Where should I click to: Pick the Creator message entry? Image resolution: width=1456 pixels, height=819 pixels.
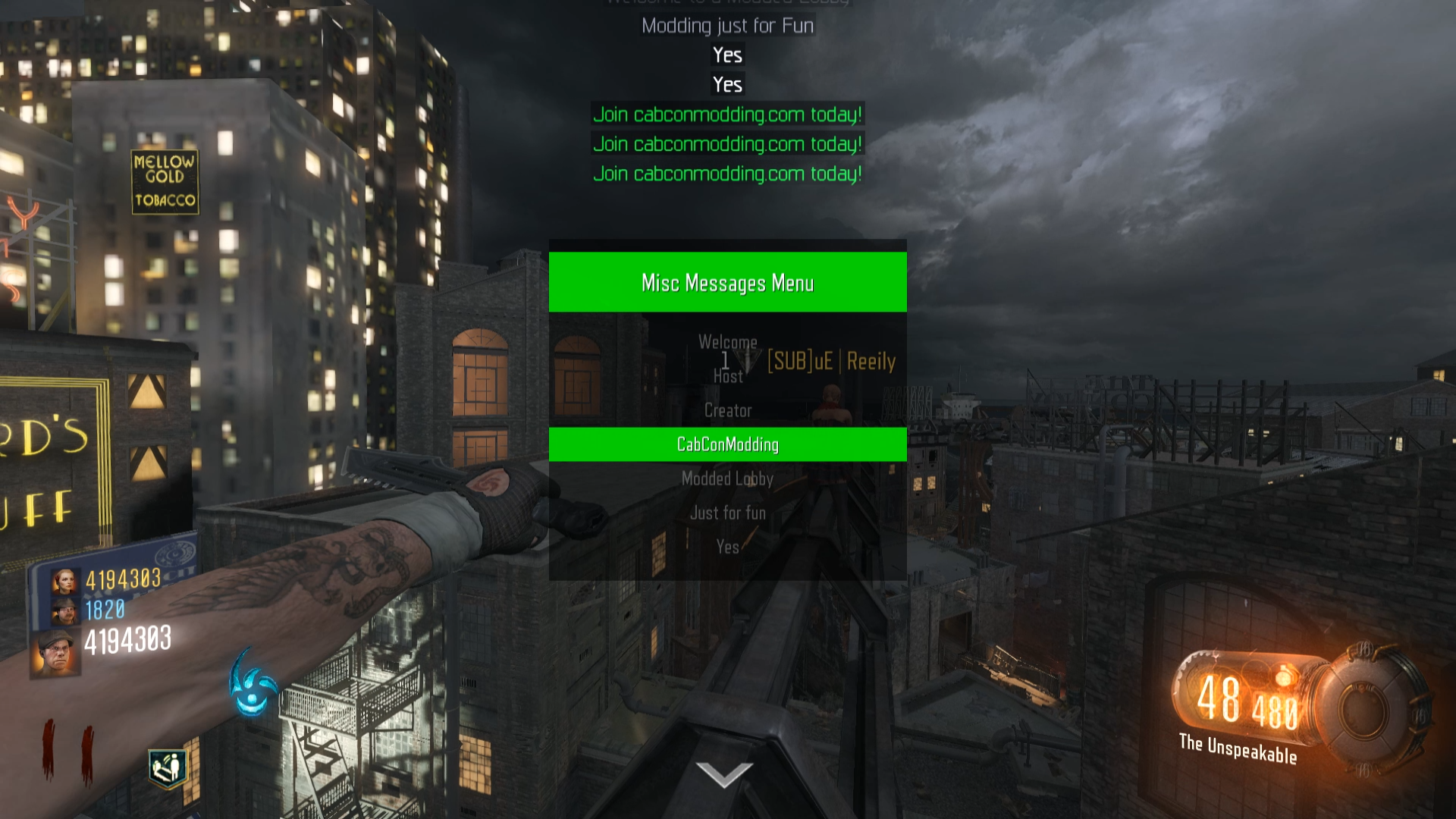727,410
